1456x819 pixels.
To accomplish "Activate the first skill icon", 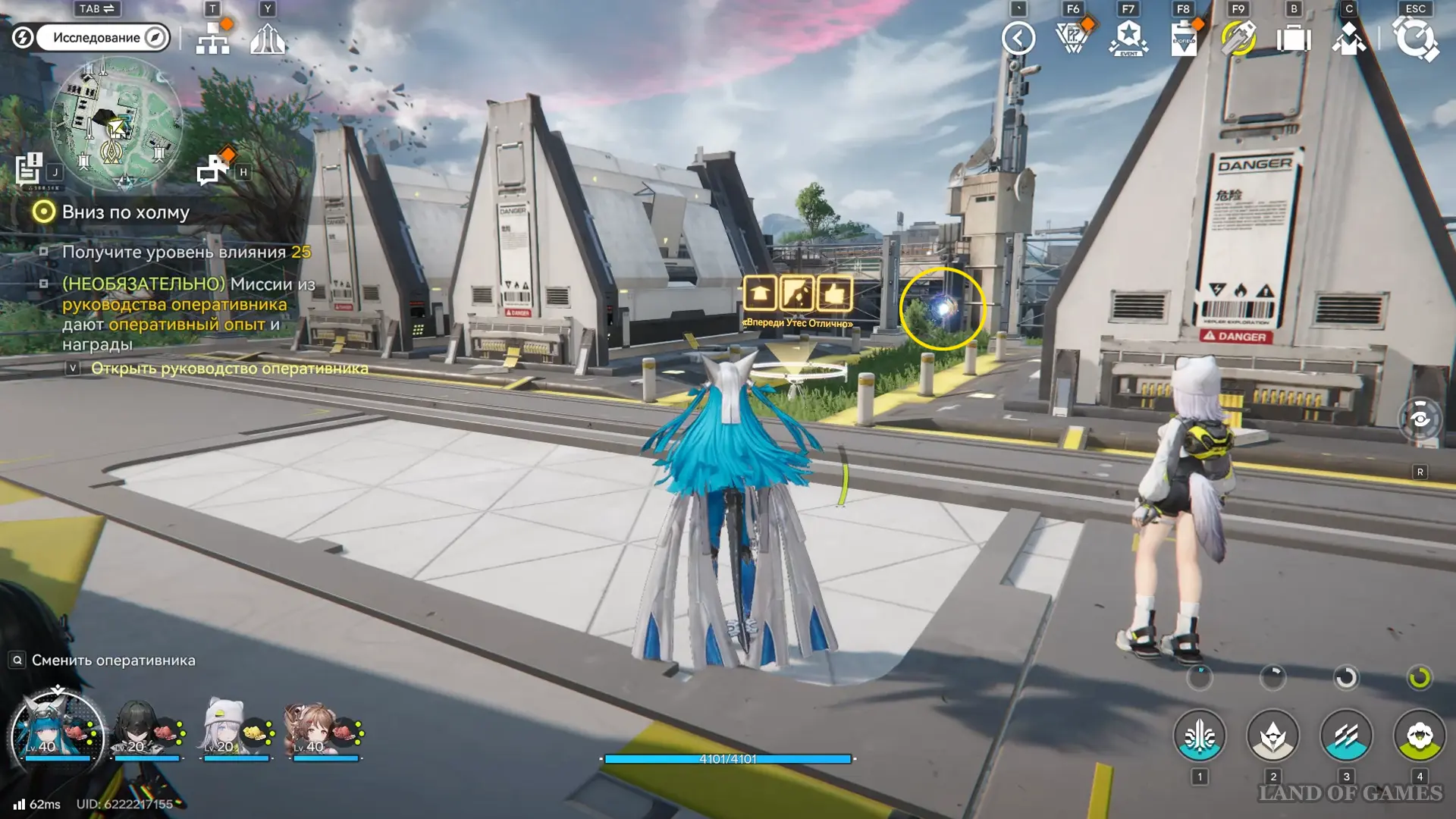I will click(1199, 736).
